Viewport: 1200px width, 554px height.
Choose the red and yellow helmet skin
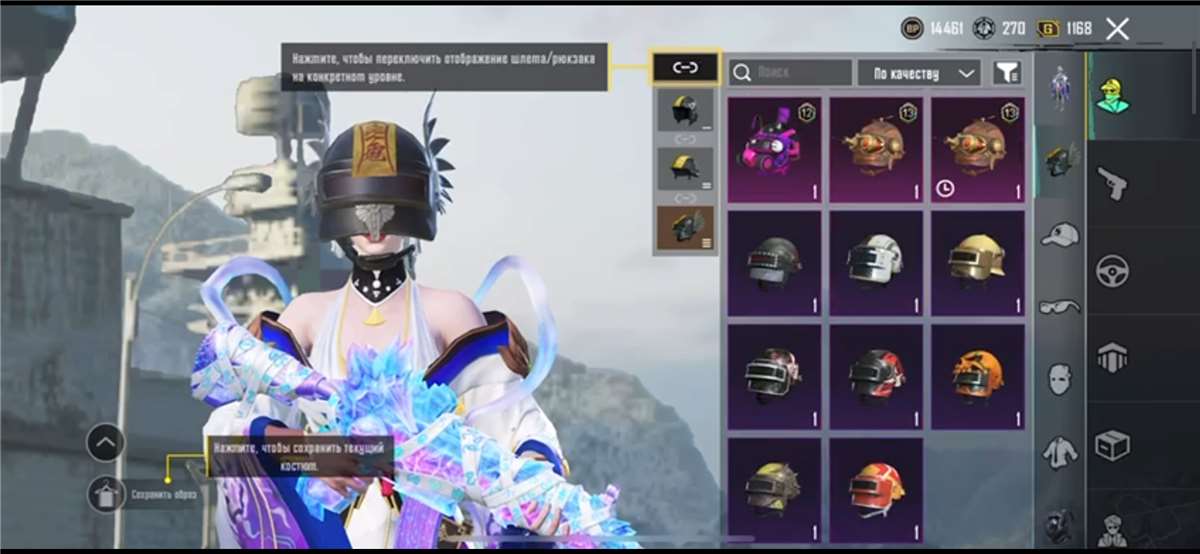pyautogui.click(x=875, y=489)
